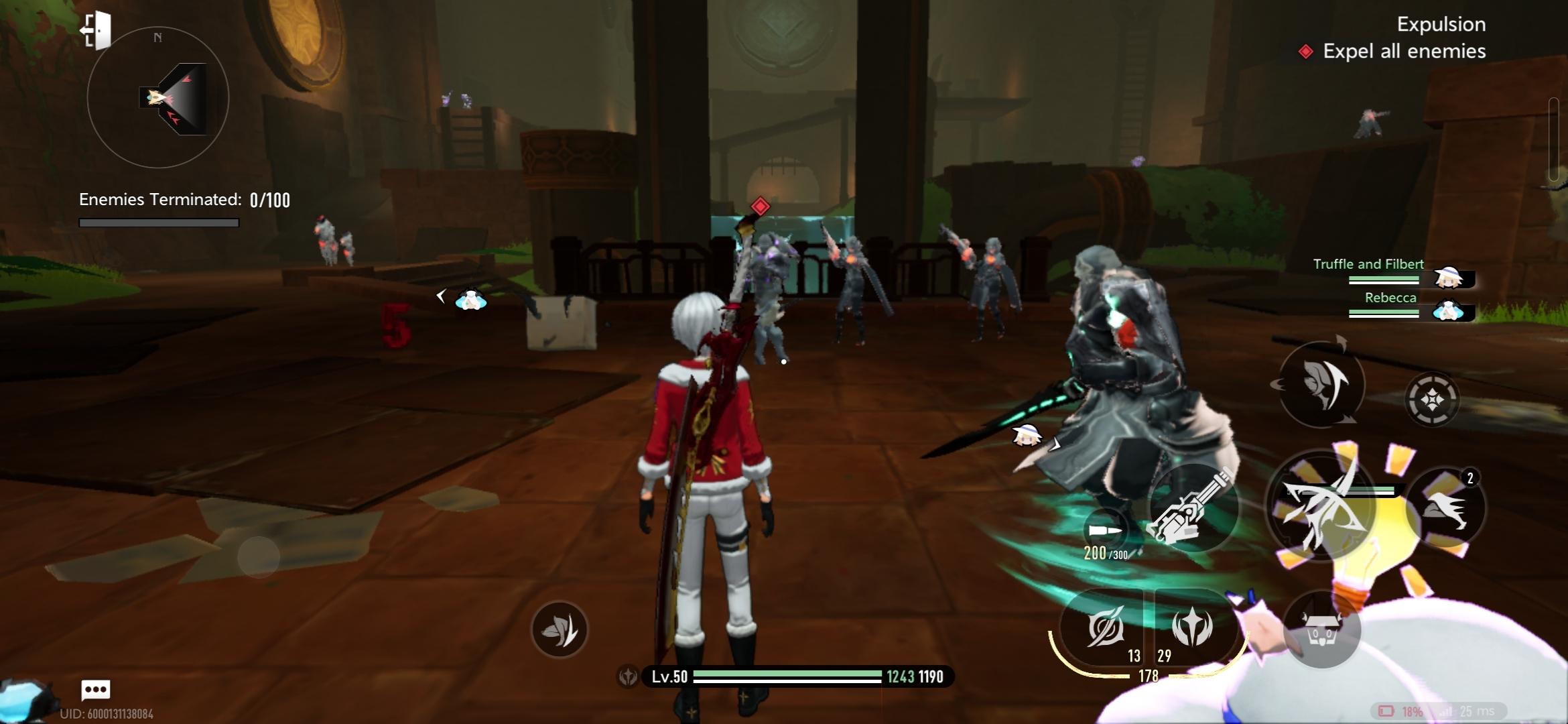Image resolution: width=1568 pixels, height=724 pixels.
Task: Toggle the lock-on target reticle button
Action: click(1431, 400)
